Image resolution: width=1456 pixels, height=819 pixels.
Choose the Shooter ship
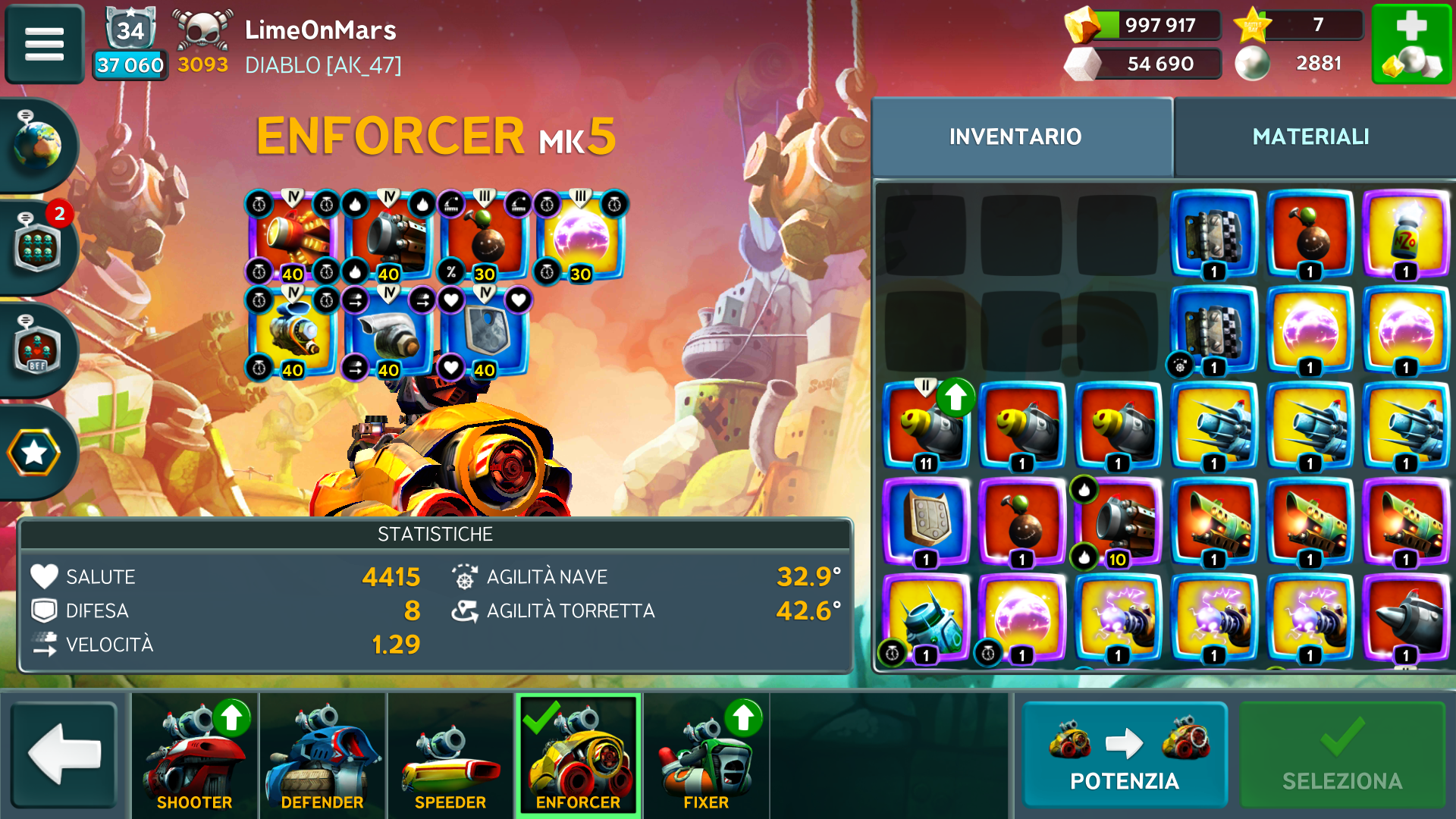click(x=194, y=755)
